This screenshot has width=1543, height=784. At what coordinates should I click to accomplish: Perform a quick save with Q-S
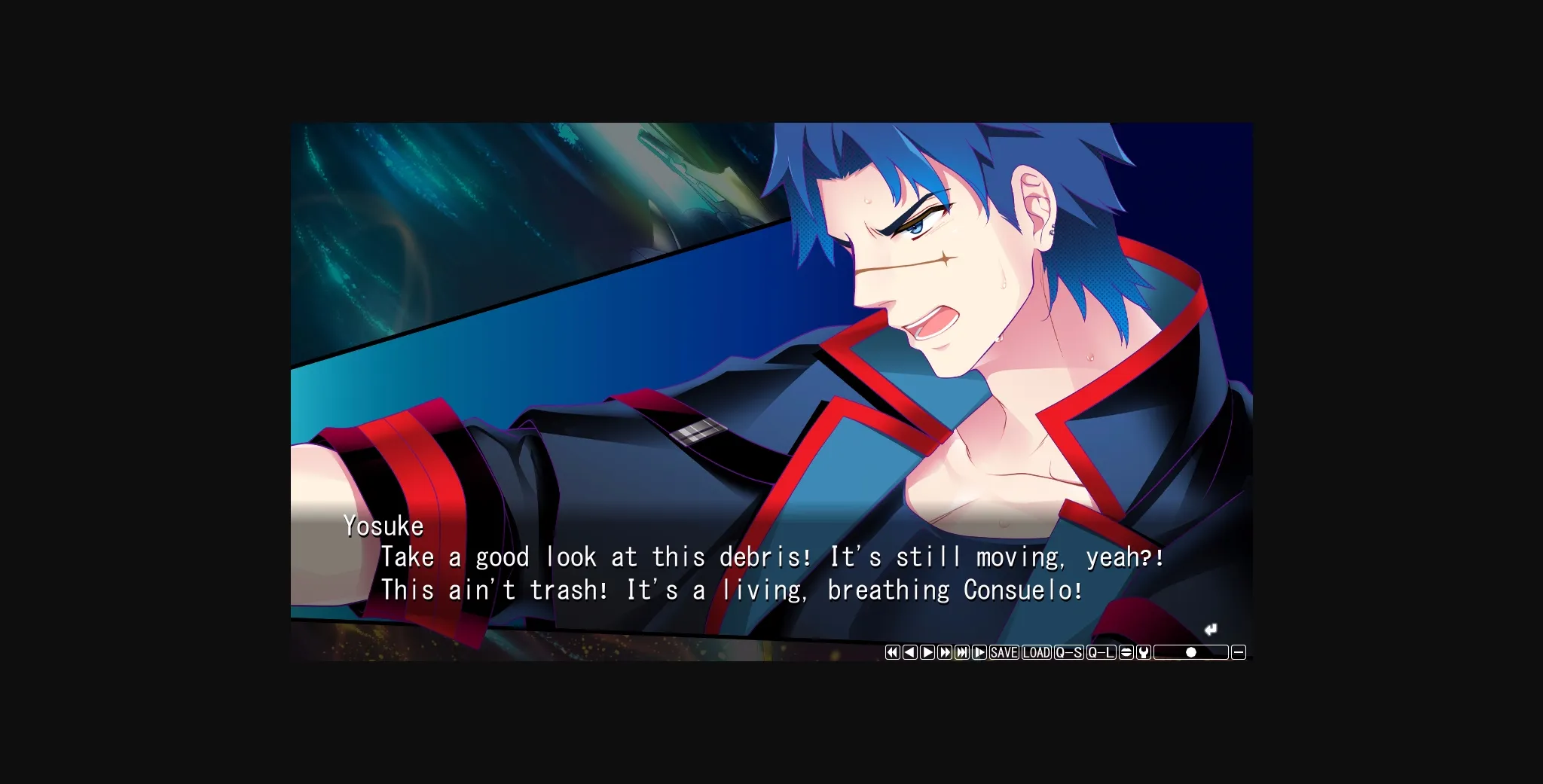[x=1068, y=652]
